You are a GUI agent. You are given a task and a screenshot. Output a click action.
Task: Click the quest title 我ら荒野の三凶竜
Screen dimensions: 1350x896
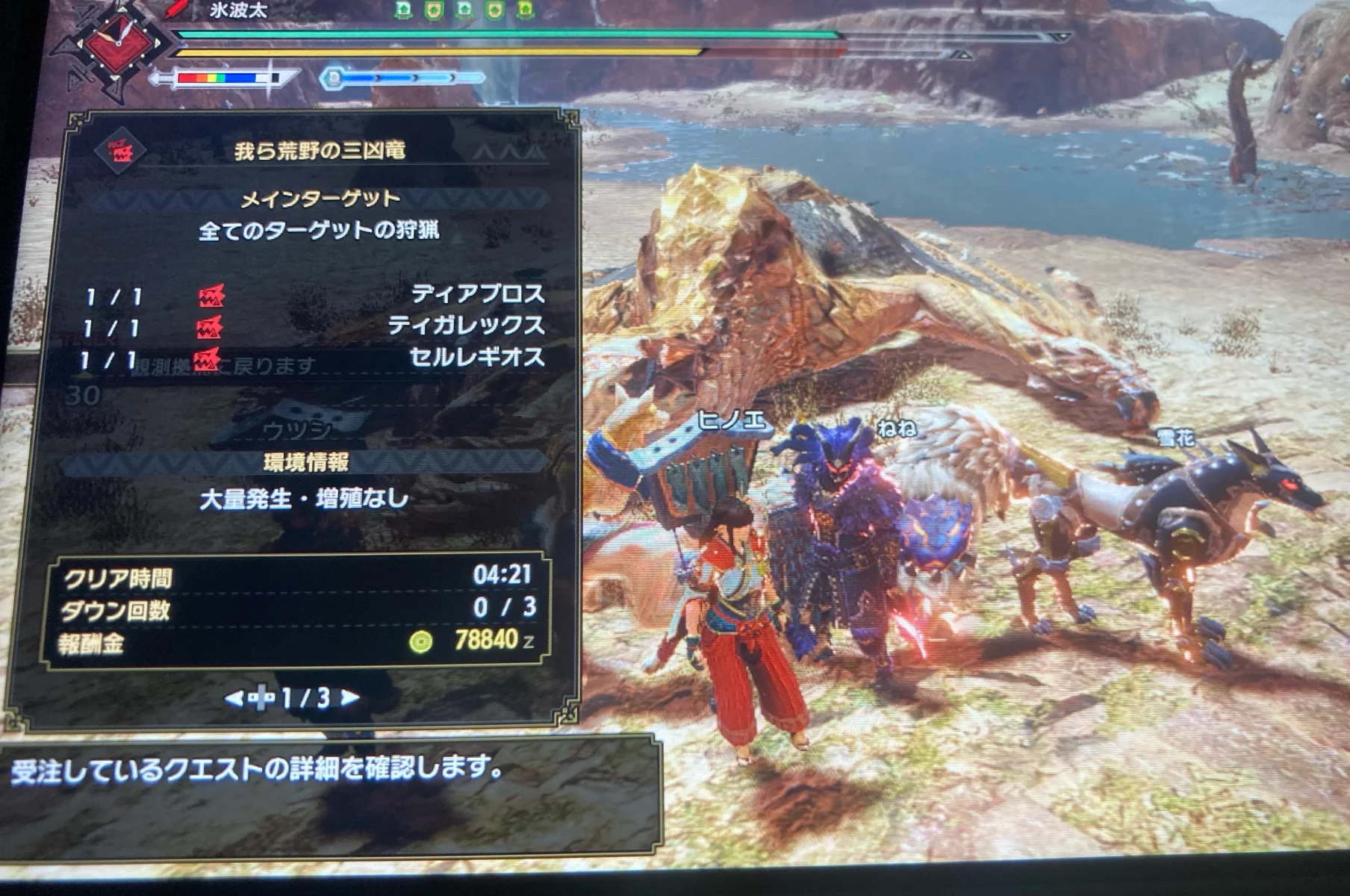319,151
